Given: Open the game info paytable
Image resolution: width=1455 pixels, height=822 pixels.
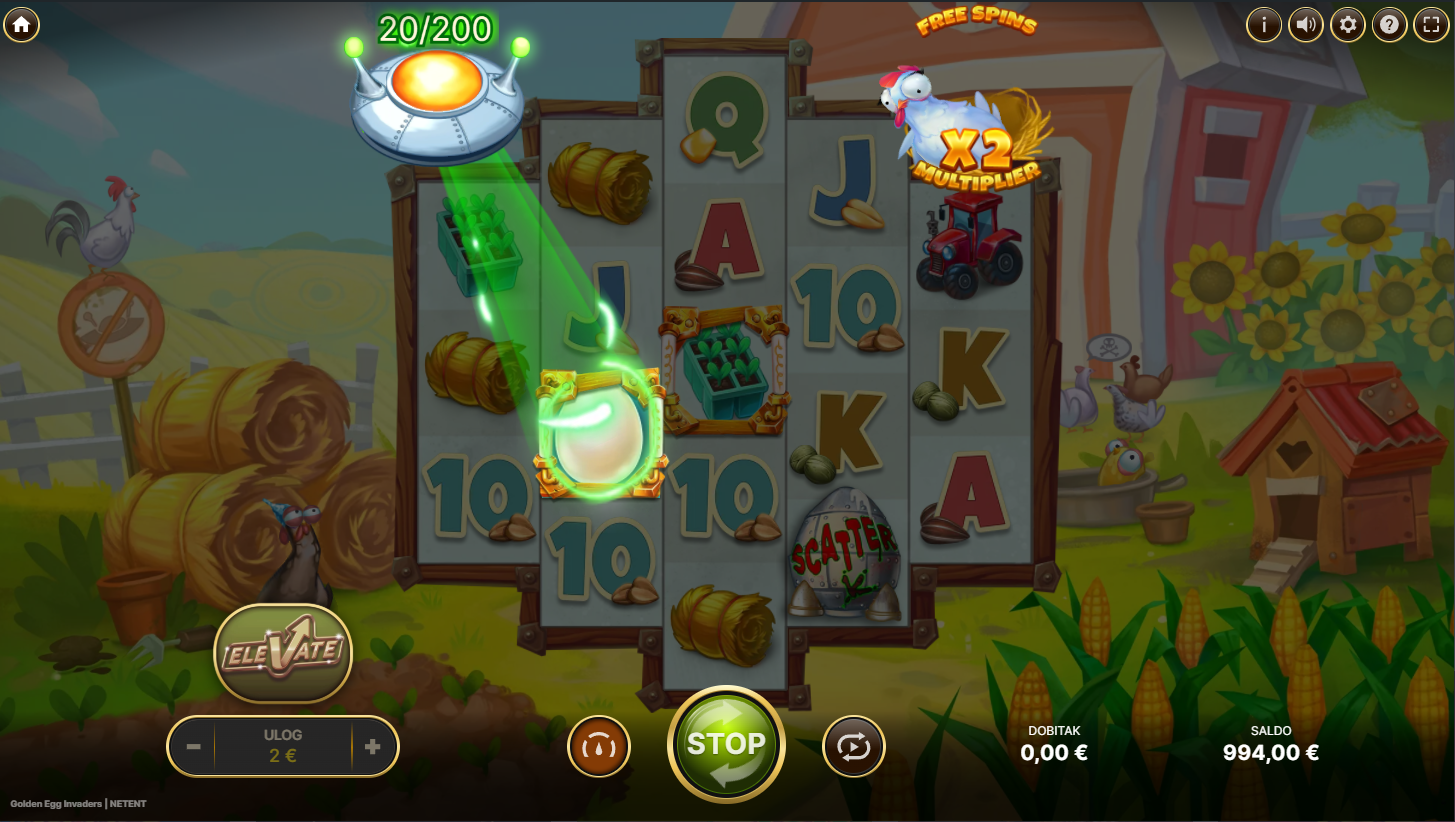Looking at the screenshot, I should tap(1264, 25).
